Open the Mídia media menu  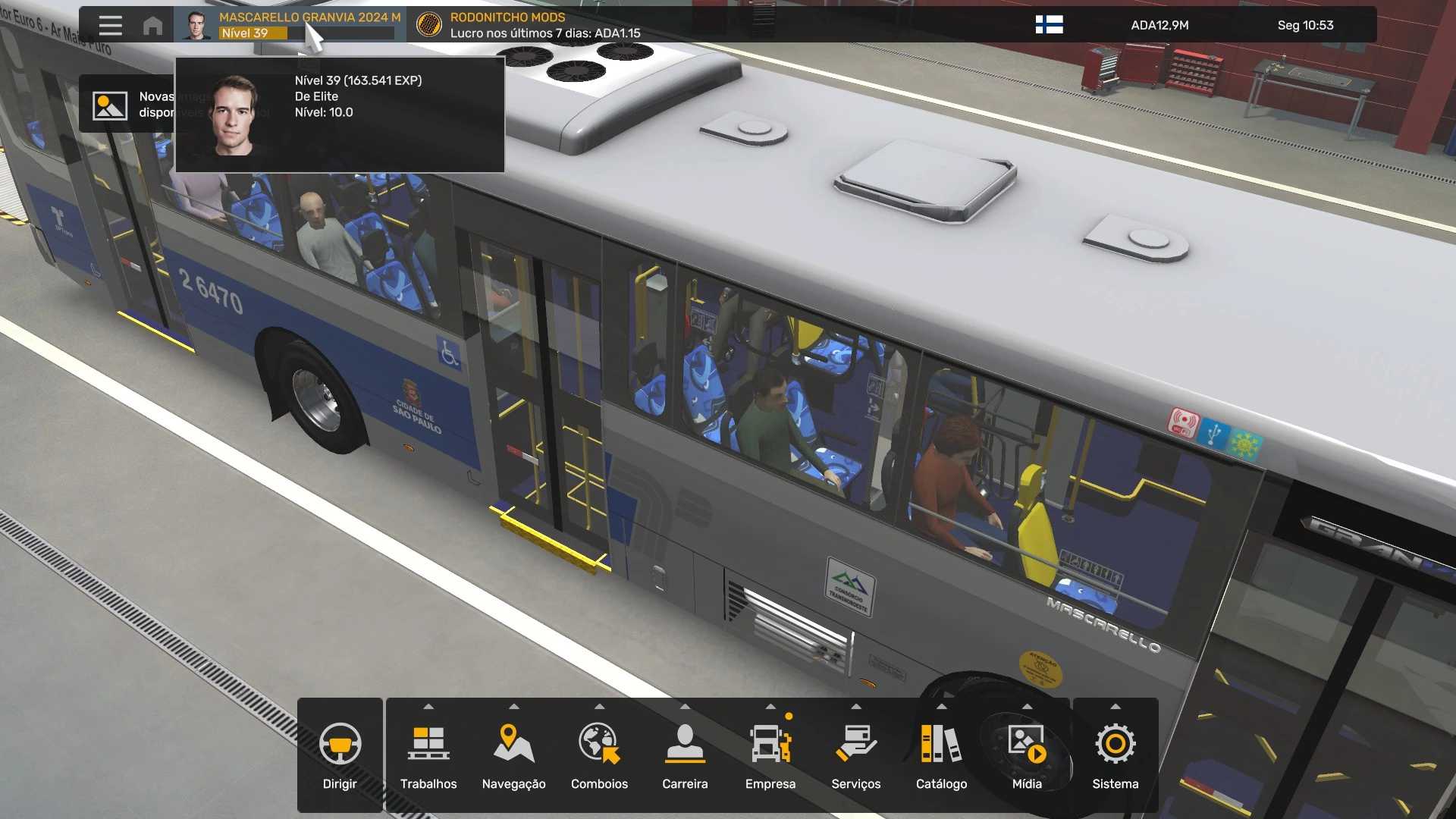click(1027, 755)
